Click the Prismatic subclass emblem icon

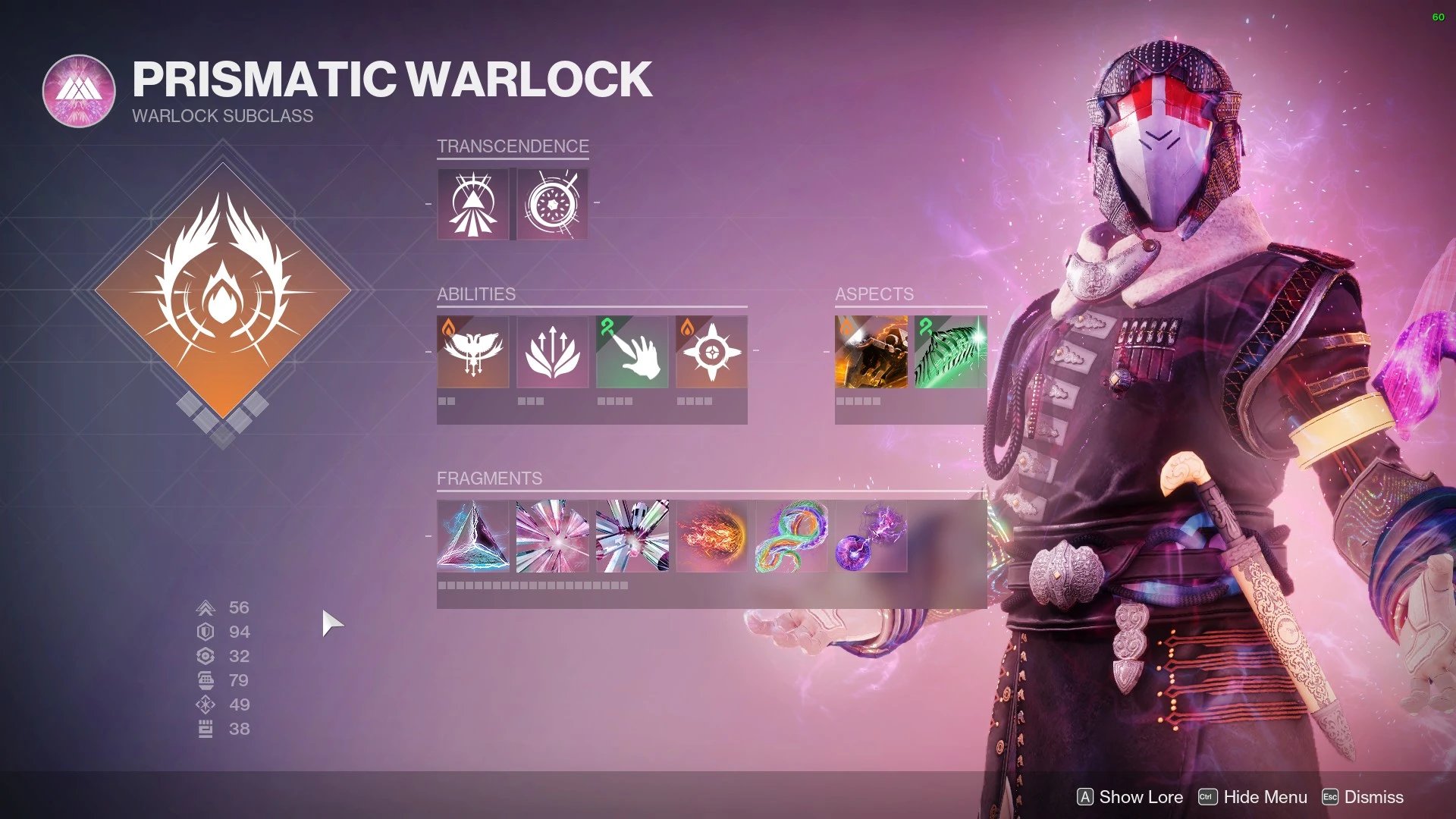(79, 91)
